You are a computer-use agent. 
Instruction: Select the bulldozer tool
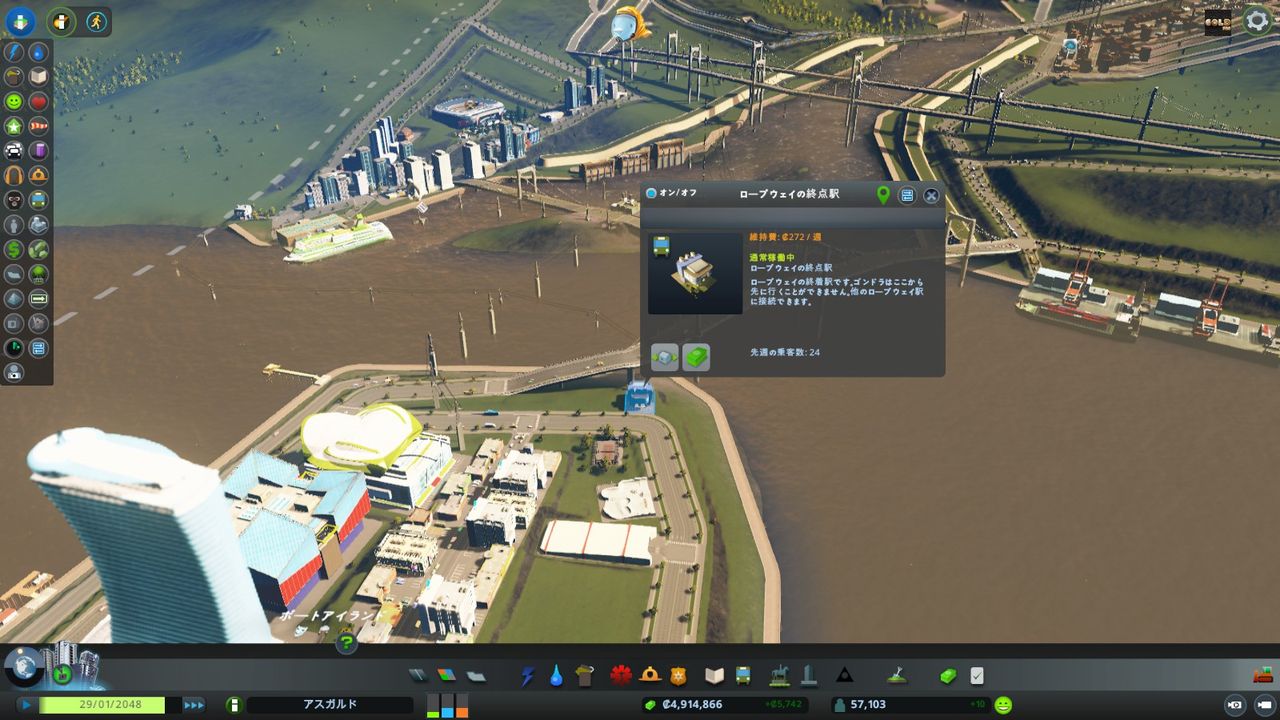(x=1262, y=674)
